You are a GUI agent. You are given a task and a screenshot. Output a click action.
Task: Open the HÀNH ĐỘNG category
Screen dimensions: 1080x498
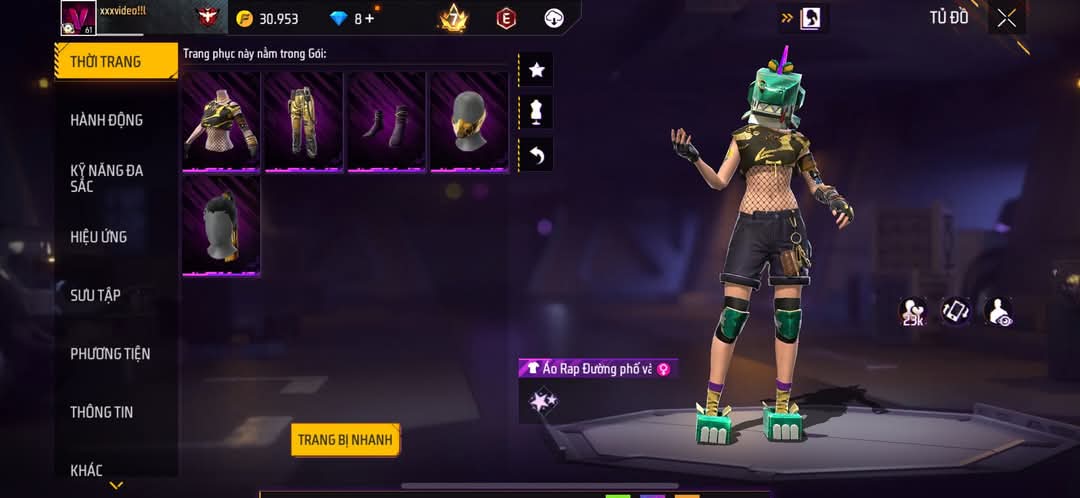(106, 120)
